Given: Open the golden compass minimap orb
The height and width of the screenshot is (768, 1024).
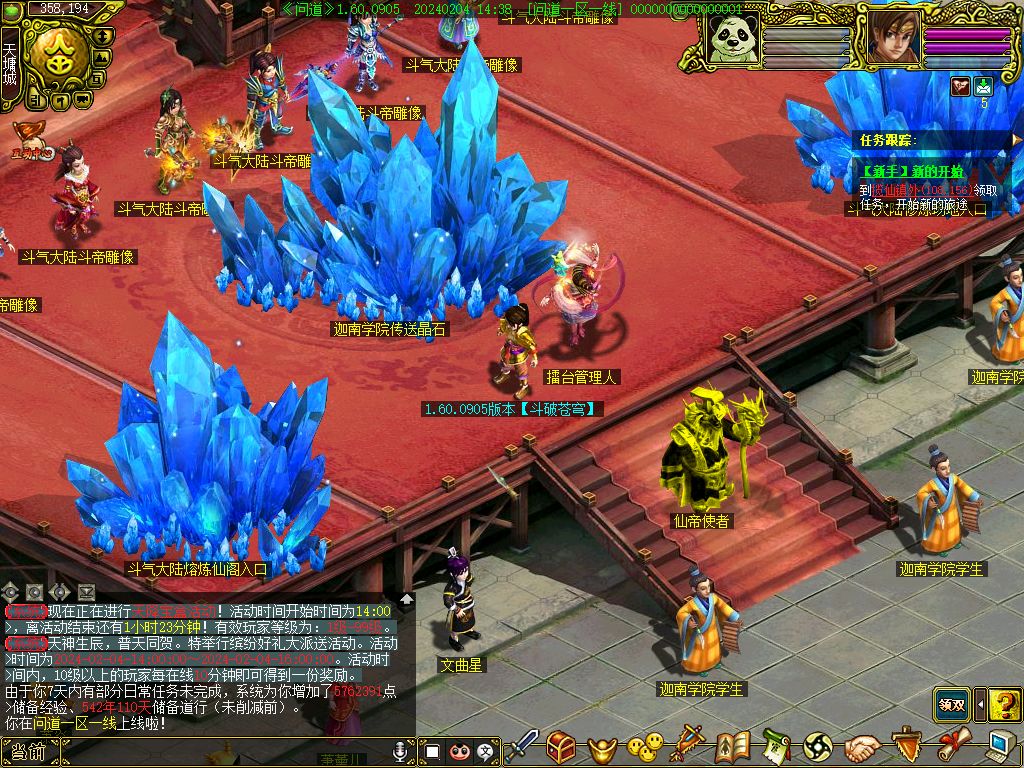Looking at the screenshot, I should tap(59, 57).
